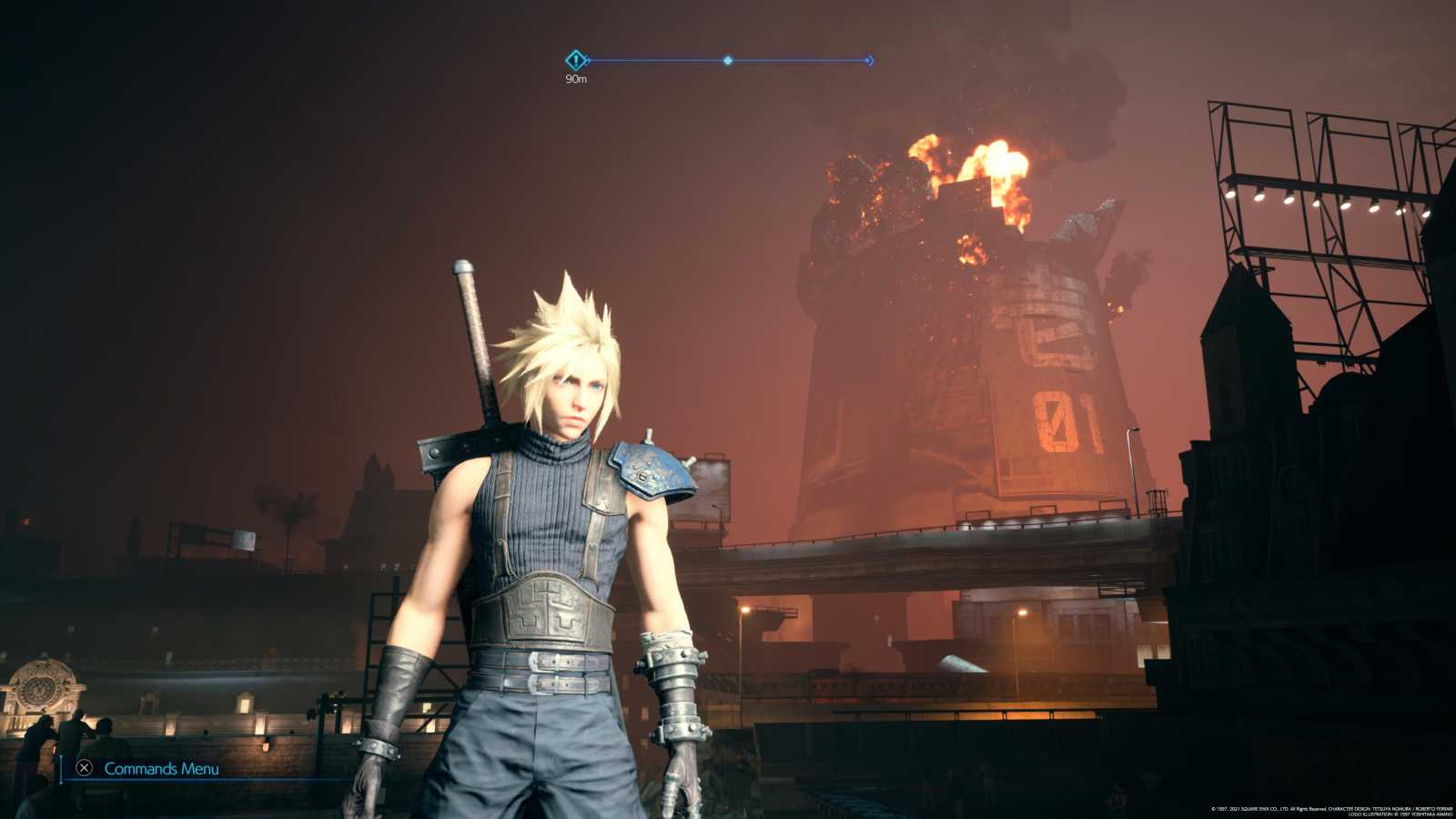Select the quest objective marker on compass
1456x819 pixels.
(x=575, y=61)
